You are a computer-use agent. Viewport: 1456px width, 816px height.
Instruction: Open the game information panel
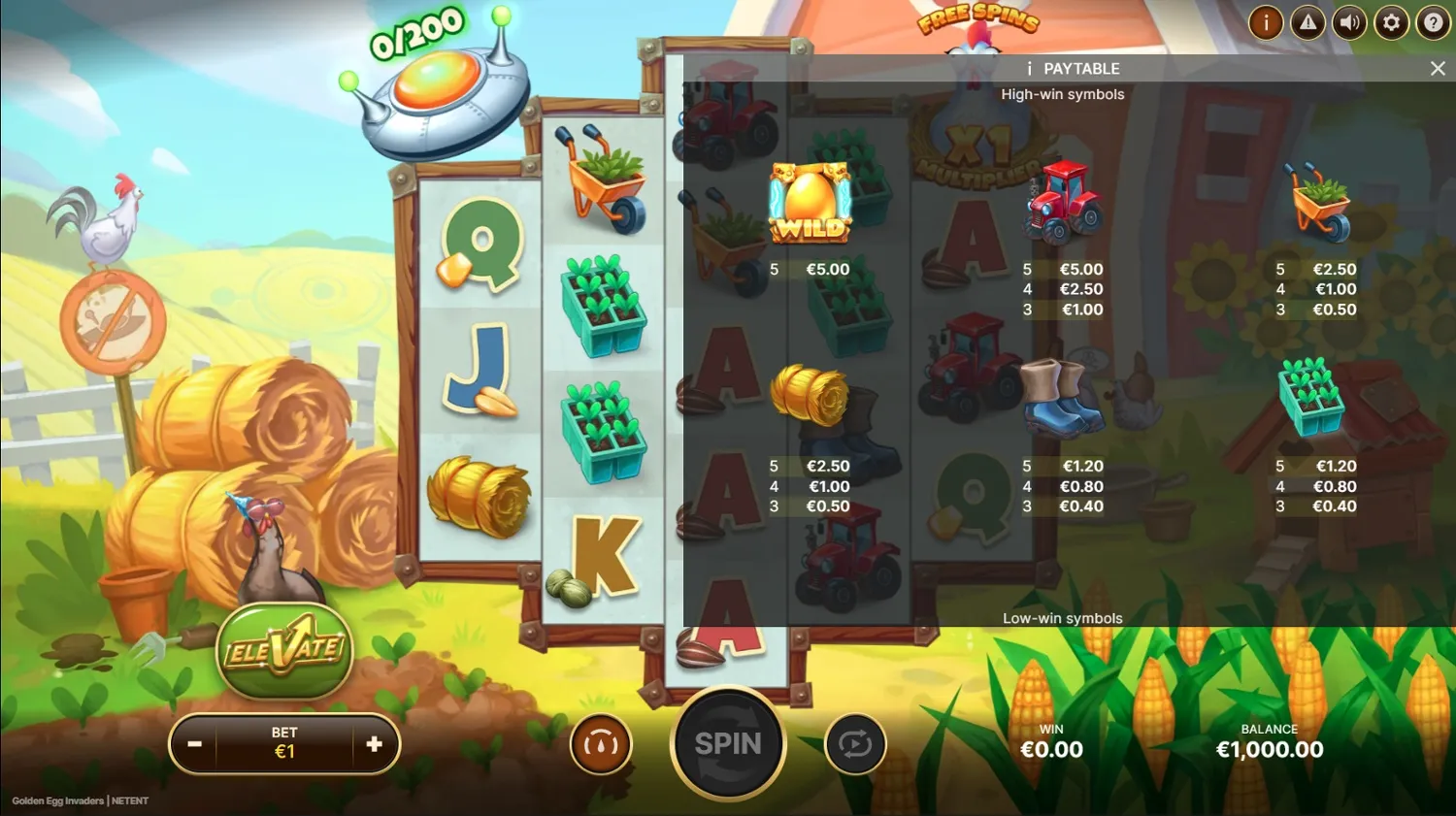(x=1266, y=22)
